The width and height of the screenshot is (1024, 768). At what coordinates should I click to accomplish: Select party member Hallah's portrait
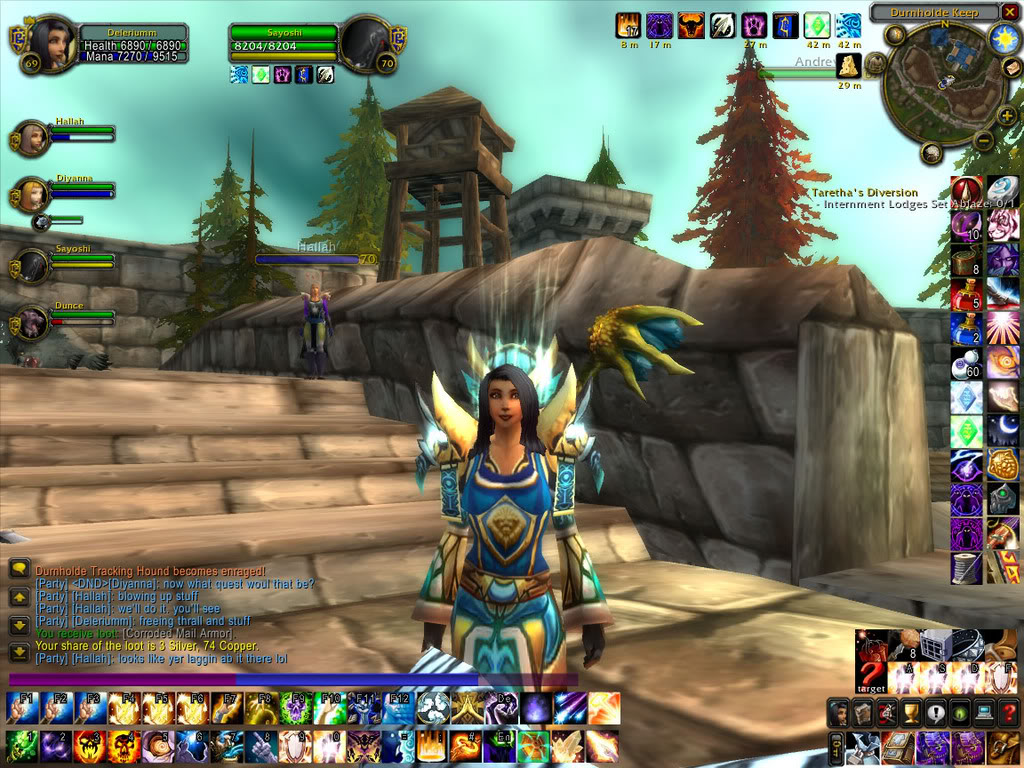[32, 138]
